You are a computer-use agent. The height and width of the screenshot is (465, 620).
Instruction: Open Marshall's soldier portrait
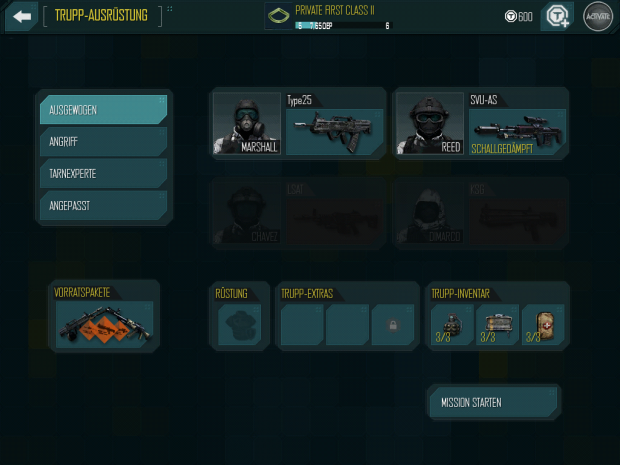[246, 124]
